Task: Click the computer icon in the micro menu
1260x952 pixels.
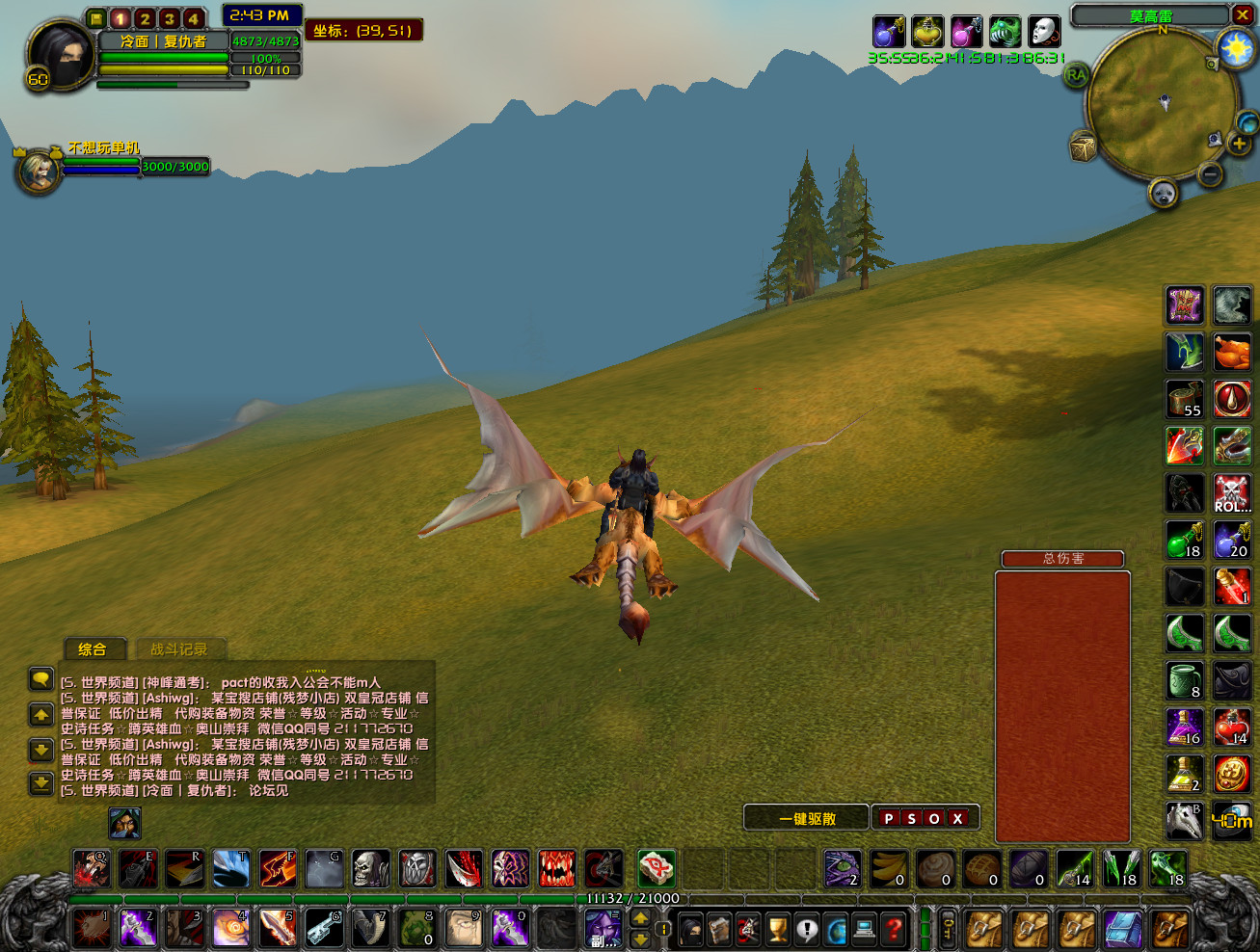Action: [x=862, y=930]
